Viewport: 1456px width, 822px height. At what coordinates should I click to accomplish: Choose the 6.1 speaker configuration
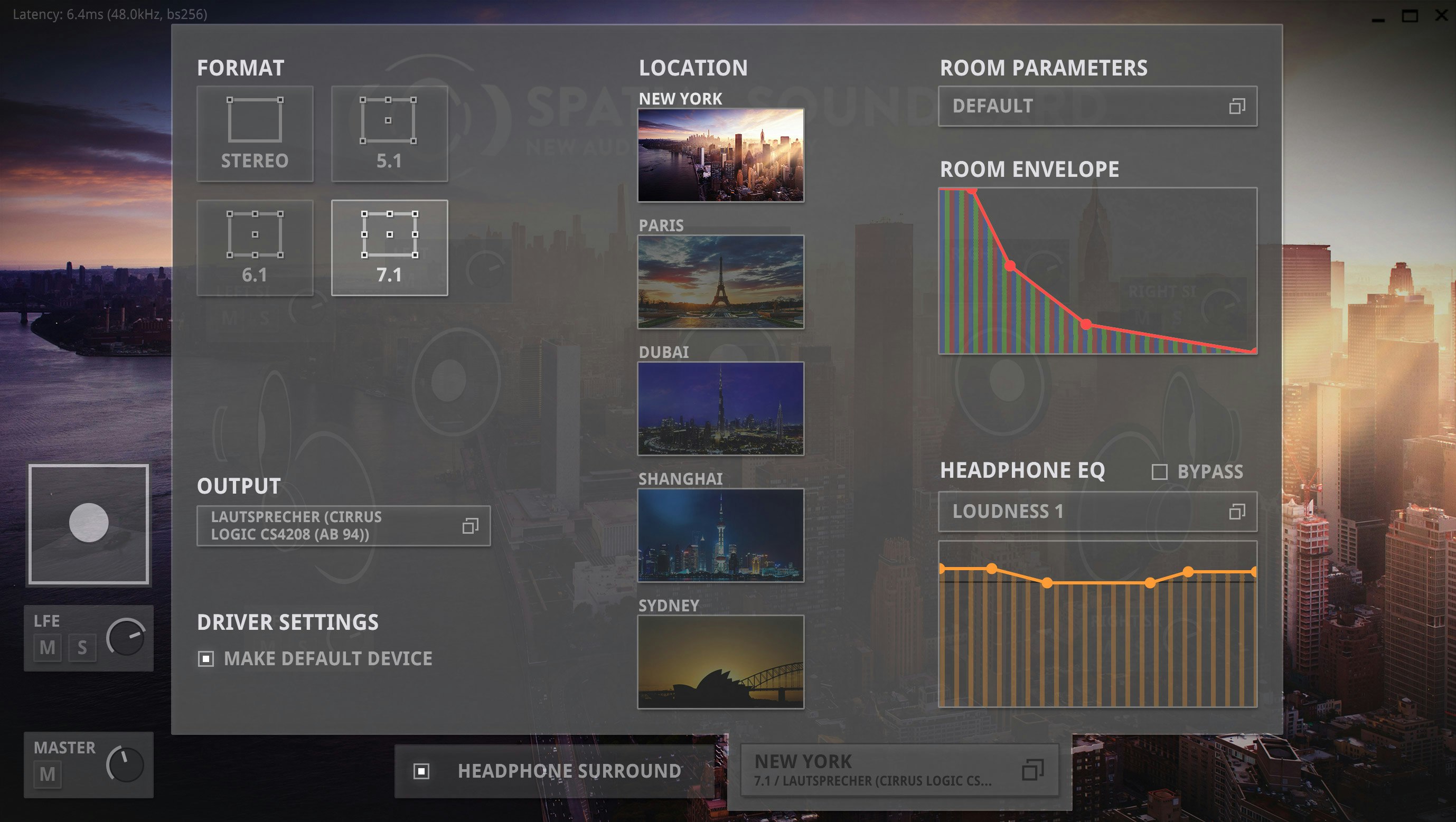pyautogui.click(x=255, y=247)
